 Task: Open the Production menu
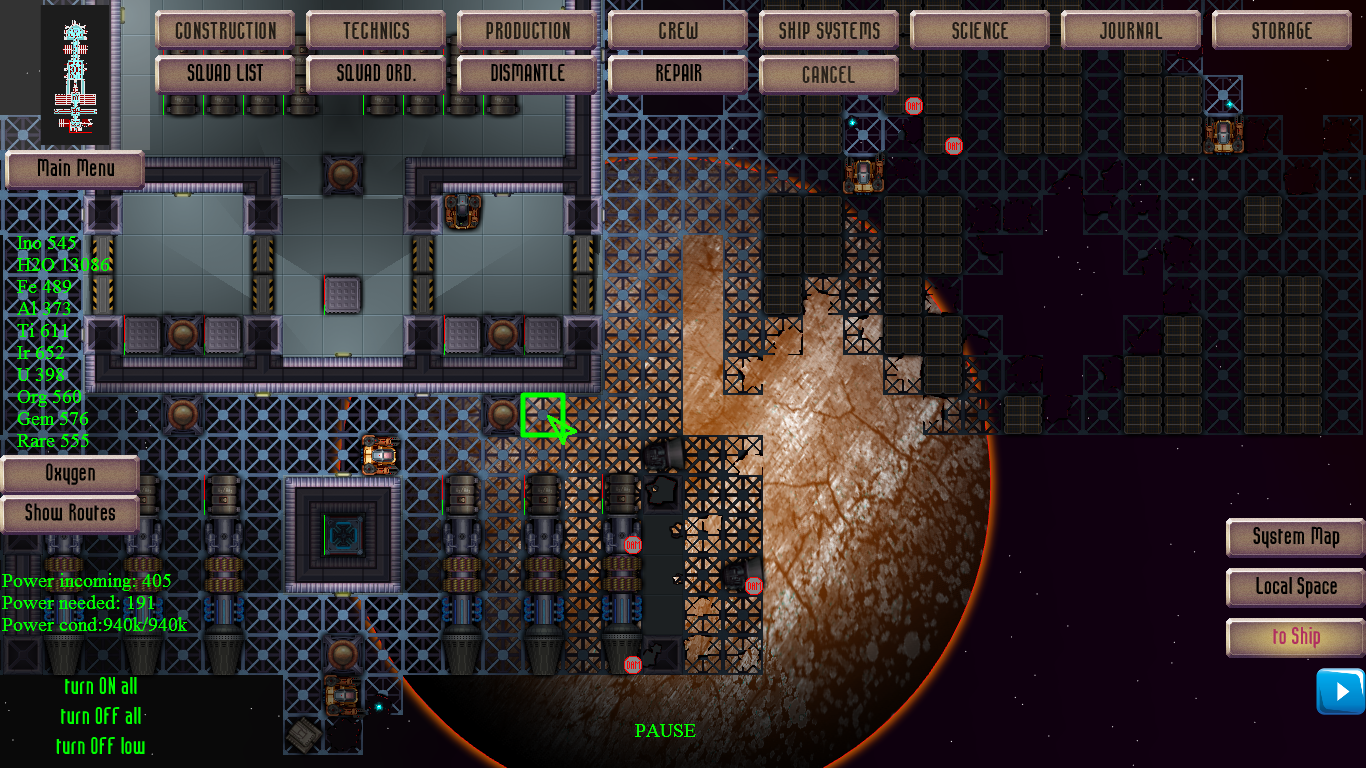tap(527, 30)
